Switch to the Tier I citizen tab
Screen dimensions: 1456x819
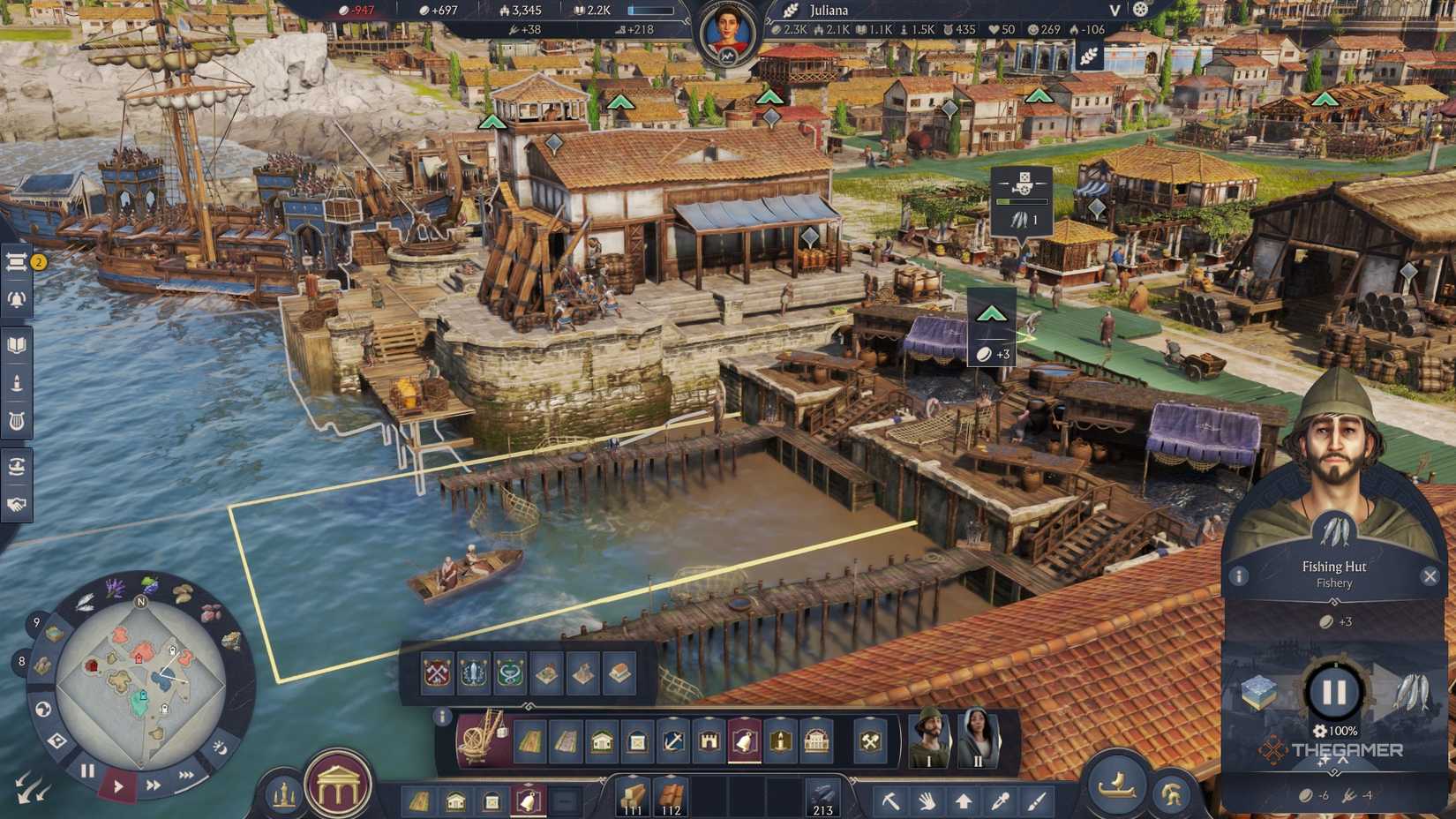[x=928, y=741]
